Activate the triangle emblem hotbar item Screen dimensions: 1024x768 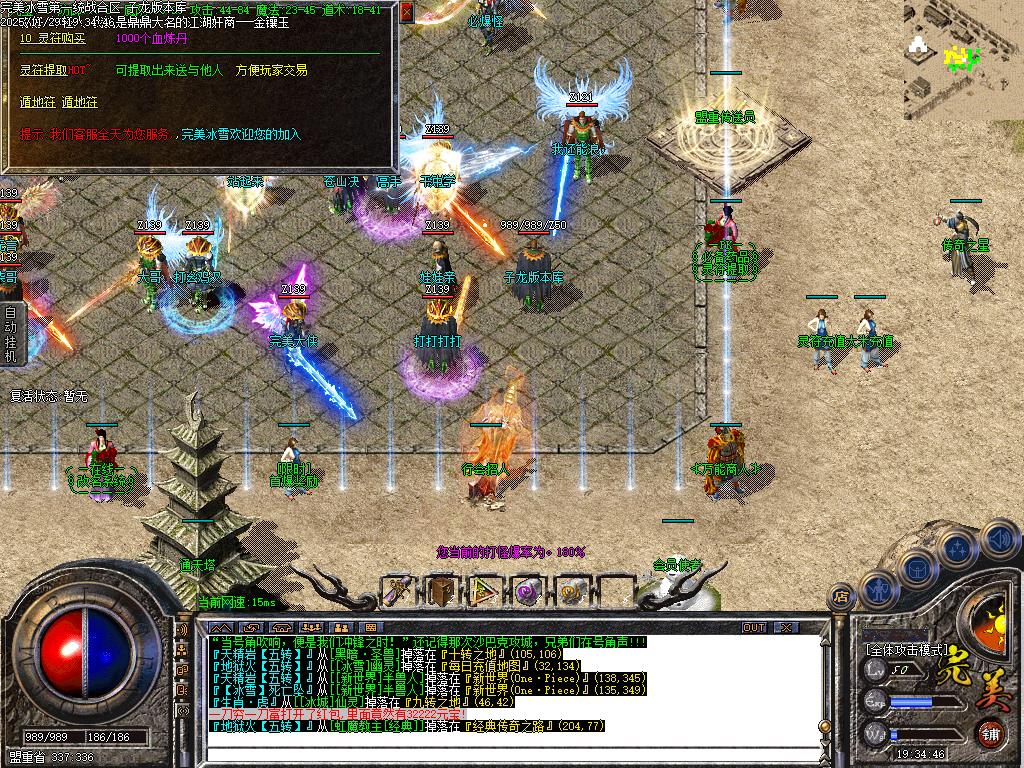(485, 591)
